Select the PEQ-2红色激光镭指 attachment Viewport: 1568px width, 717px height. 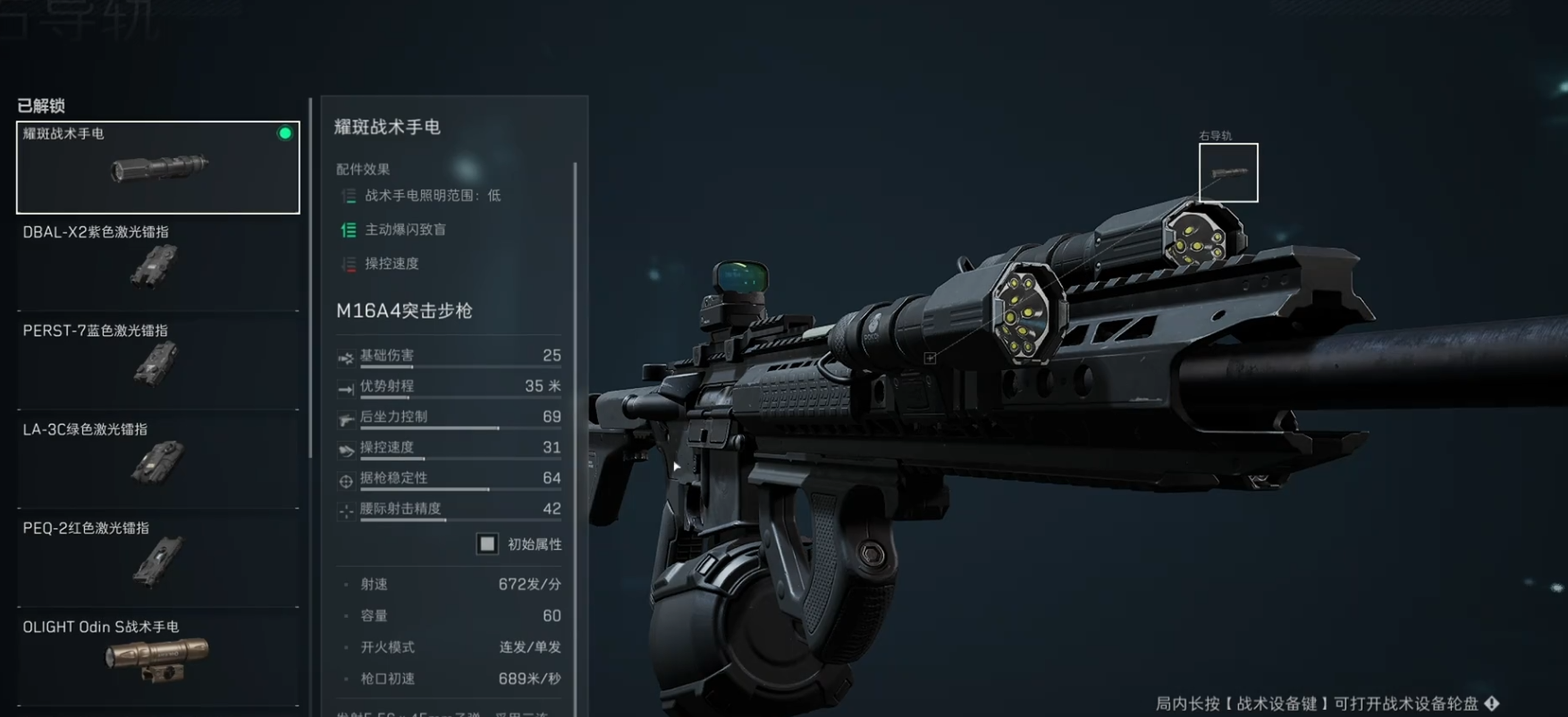tap(158, 561)
